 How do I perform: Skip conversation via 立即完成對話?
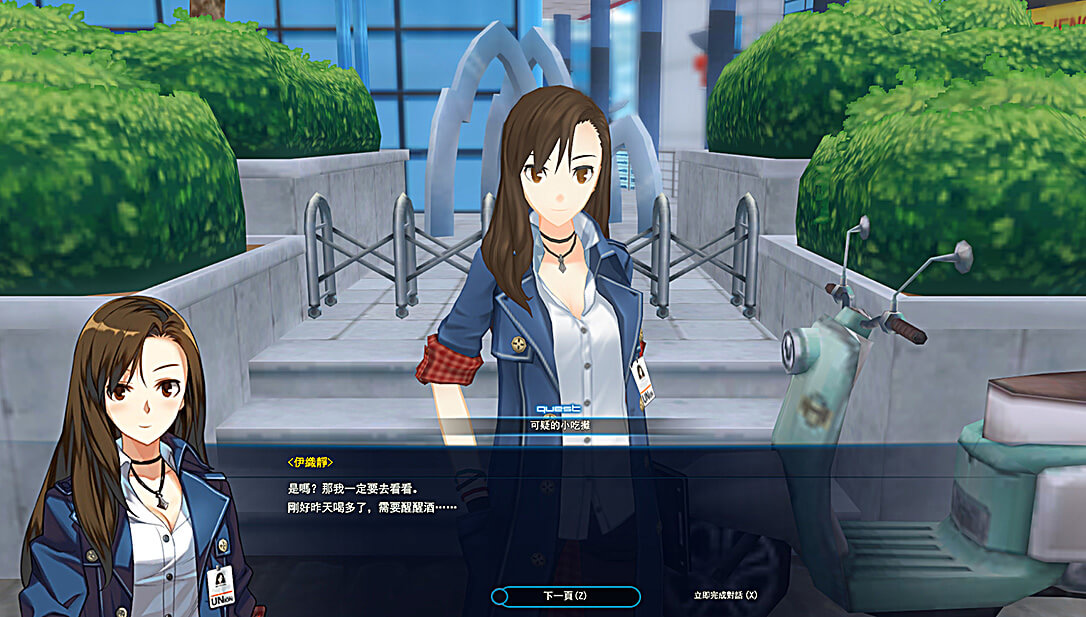725,596
